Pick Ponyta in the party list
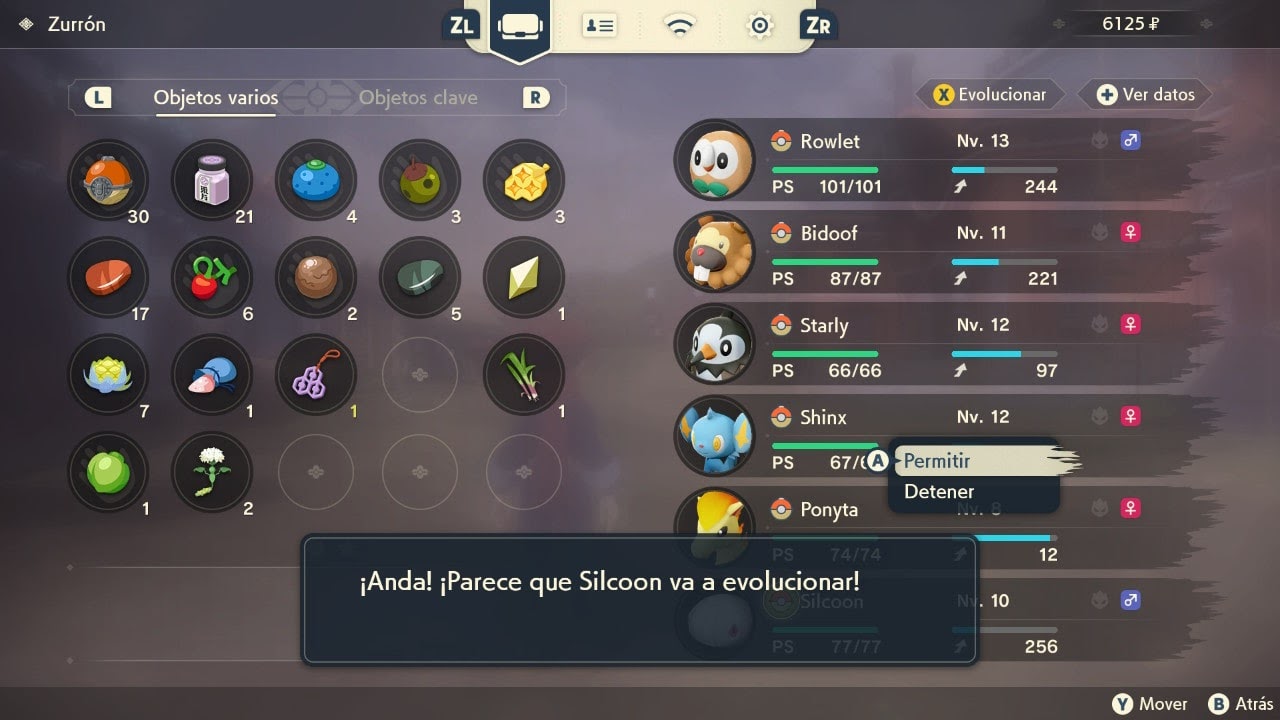 [829, 509]
